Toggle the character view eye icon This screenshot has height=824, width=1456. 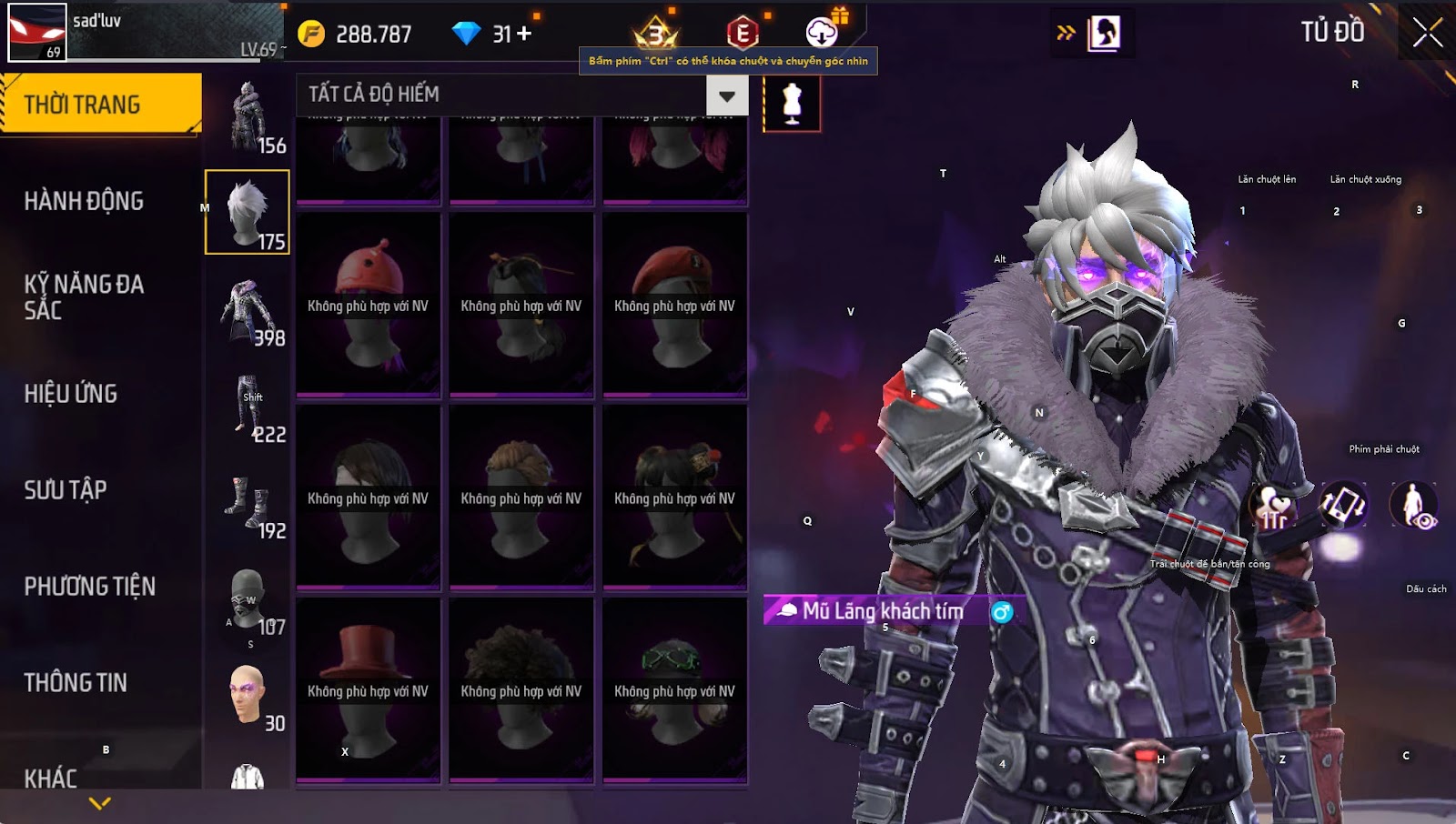(x=1413, y=505)
